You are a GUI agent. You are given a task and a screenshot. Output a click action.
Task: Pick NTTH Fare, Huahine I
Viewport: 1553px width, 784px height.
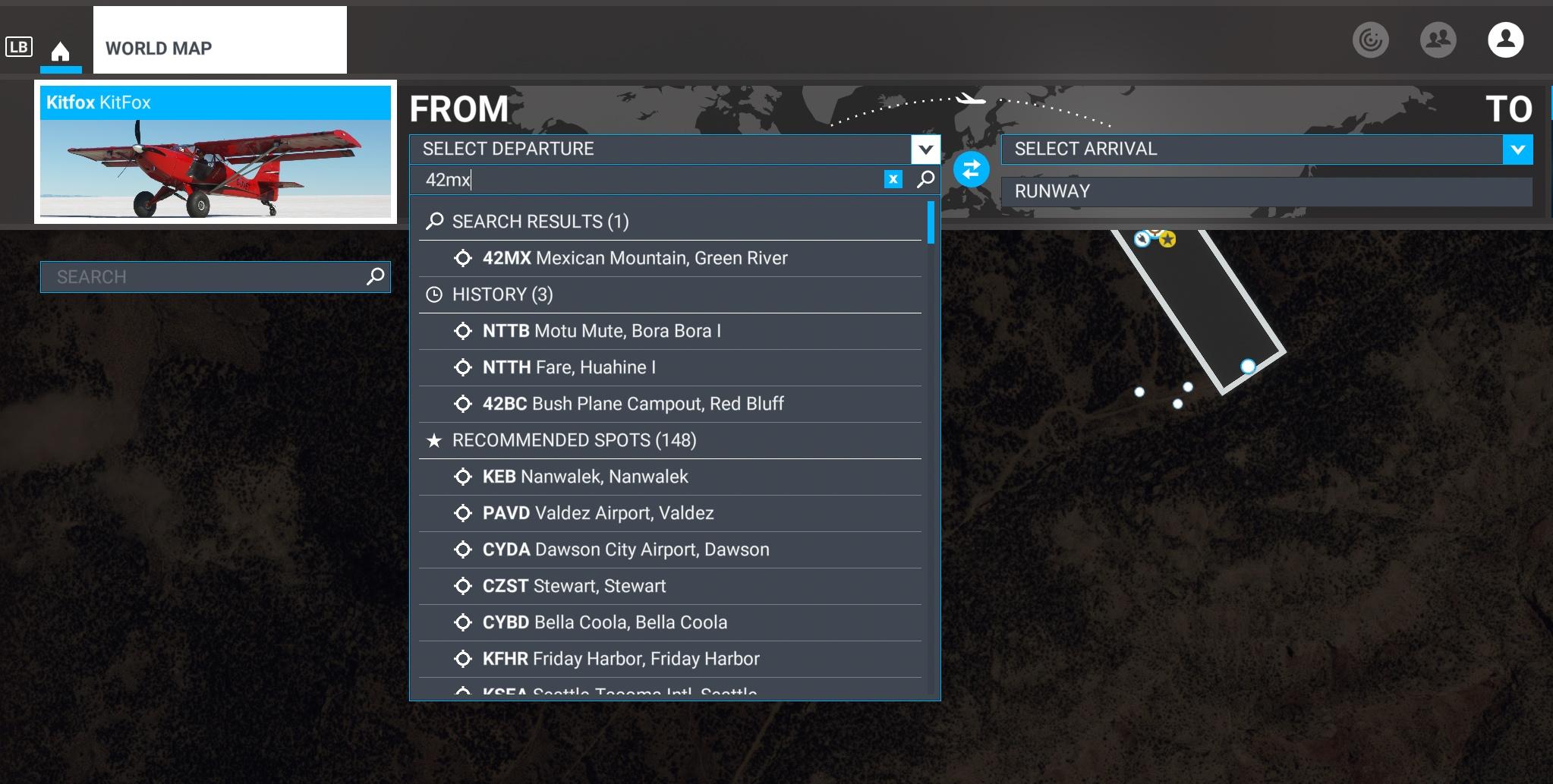point(569,367)
